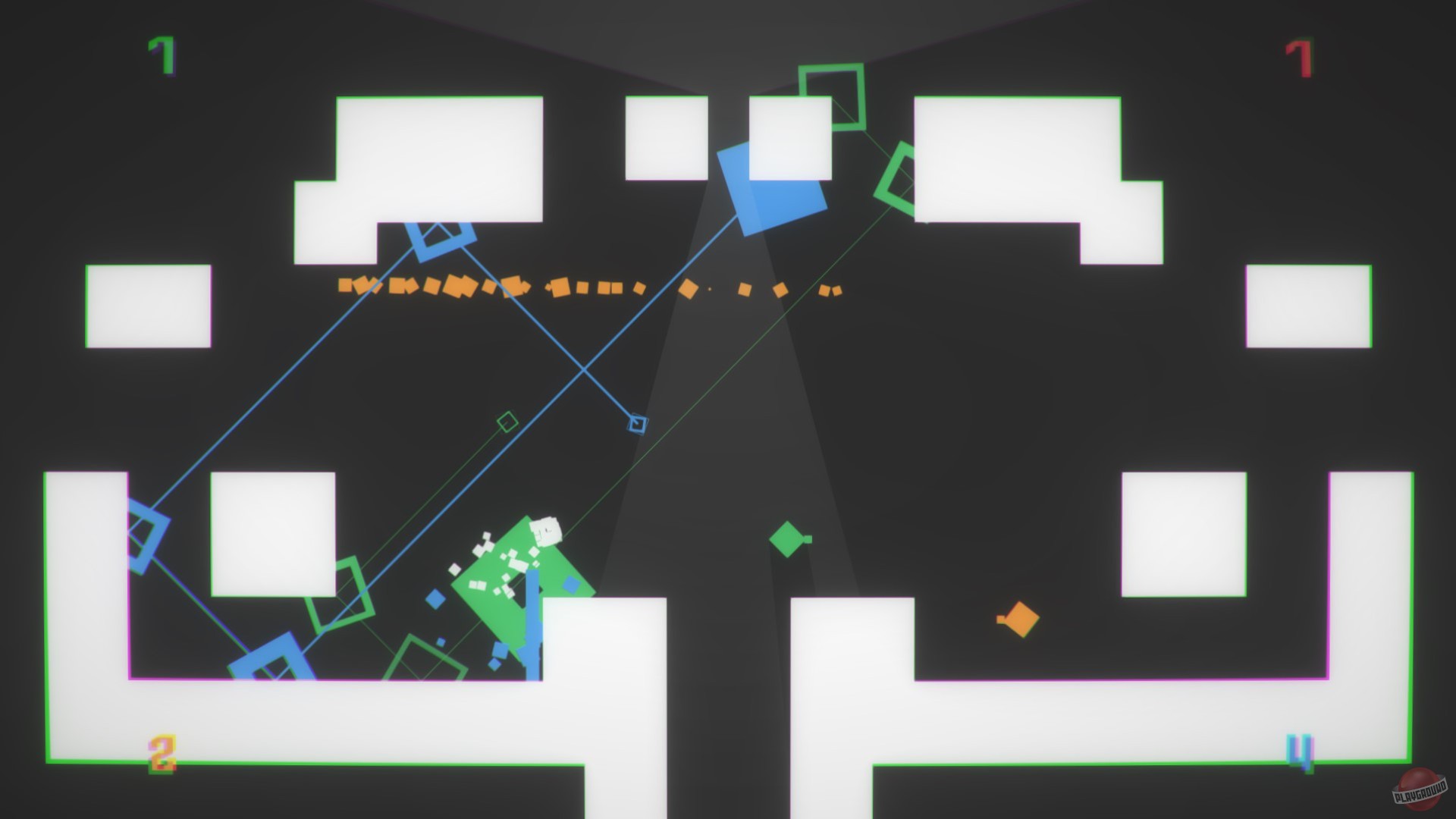Click the small green diamond power-up near center
The image size is (1456, 819).
click(x=787, y=540)
